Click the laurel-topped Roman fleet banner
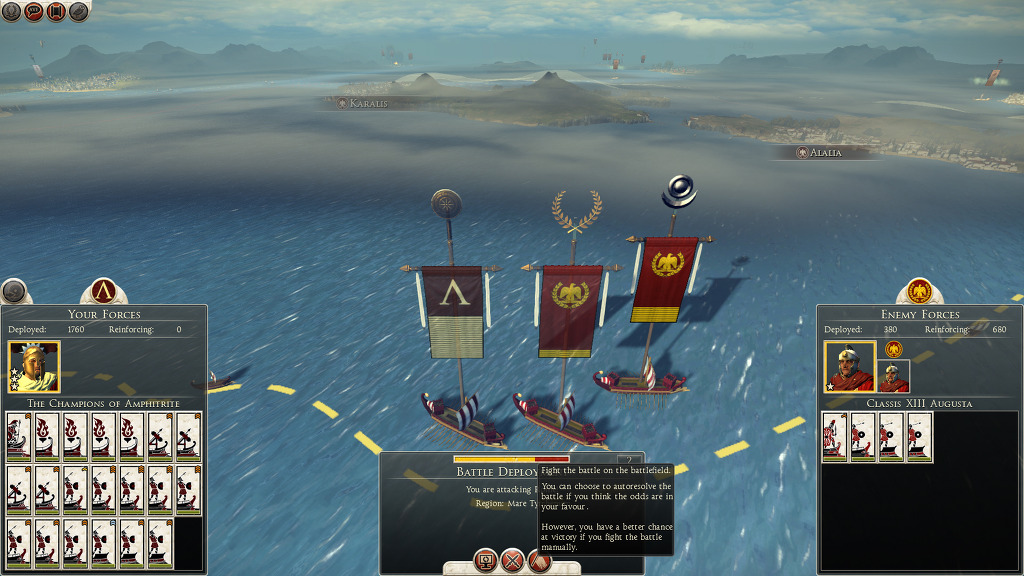Viewport: 1024px width, 576px height. pos(570,310)
